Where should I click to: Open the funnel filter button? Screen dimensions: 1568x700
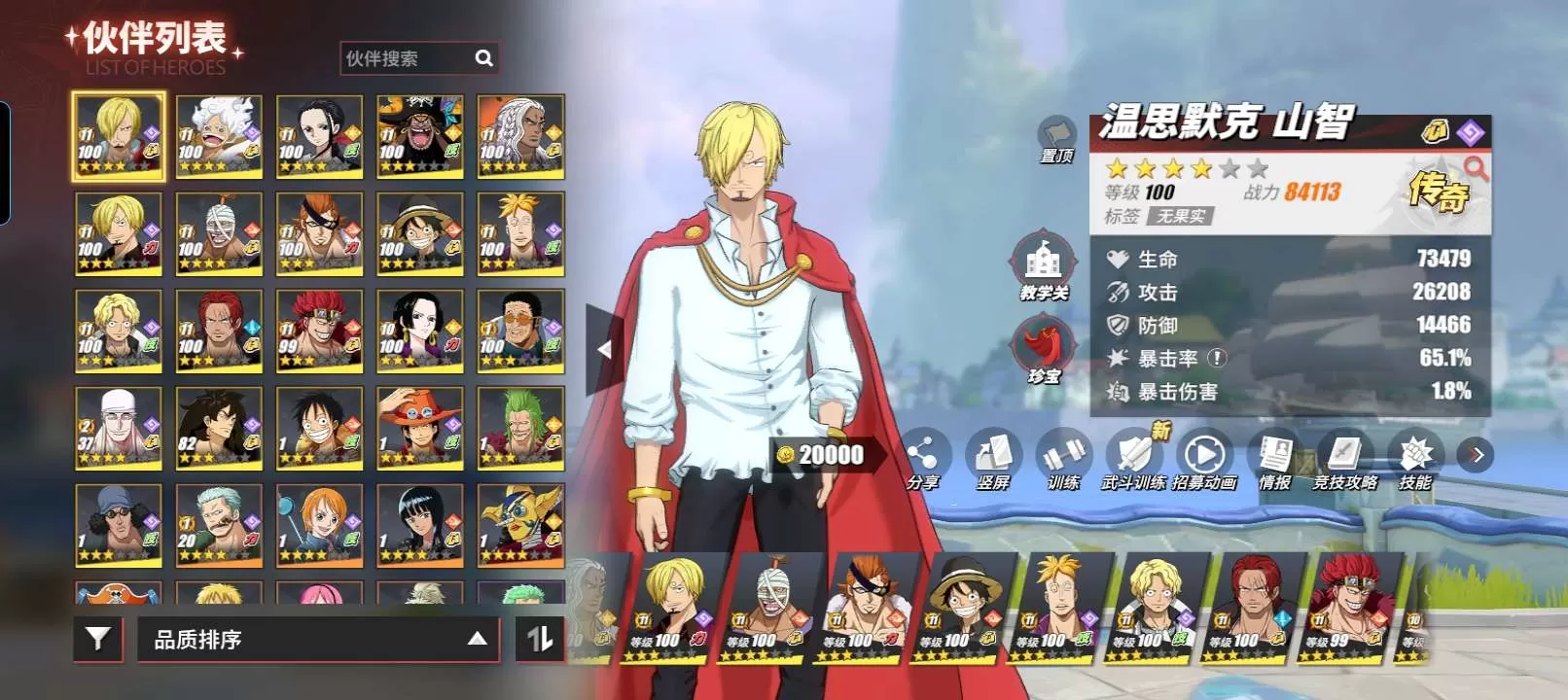[98, 639]
